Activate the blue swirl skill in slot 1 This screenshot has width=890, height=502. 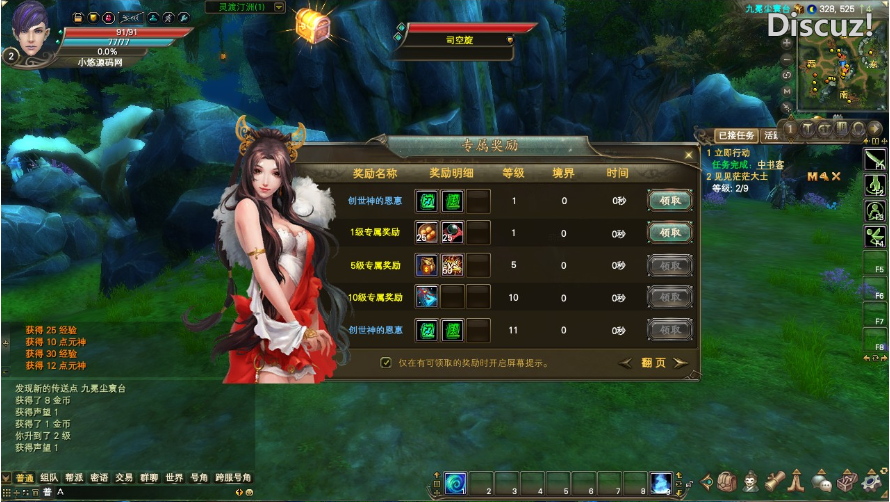click(455, 484)
